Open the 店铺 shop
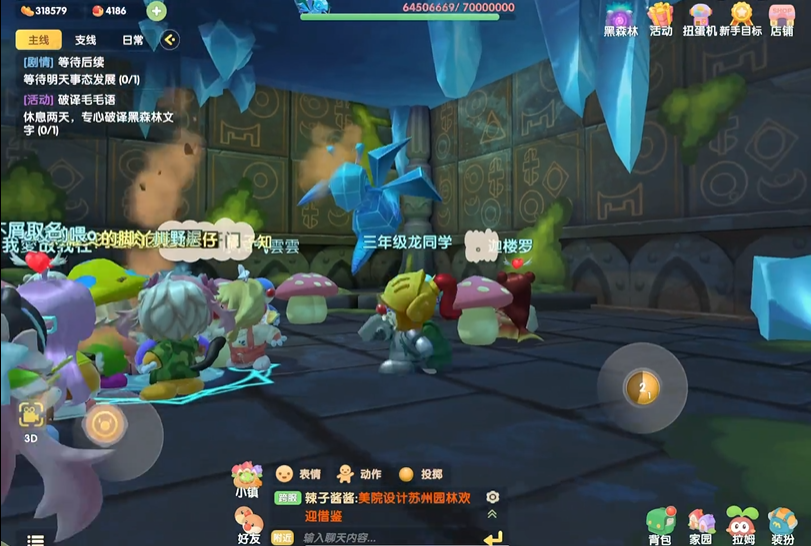The width and height of the screenshot is (811, 546). pyautogui.click(x=782, y=19)
